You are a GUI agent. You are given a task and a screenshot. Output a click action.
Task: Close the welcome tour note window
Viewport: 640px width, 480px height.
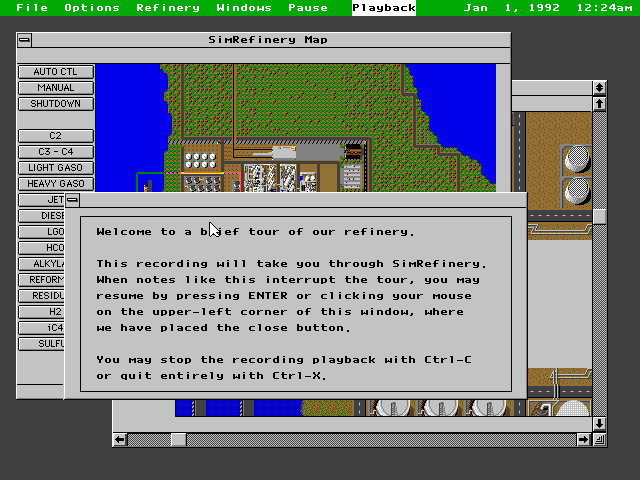(x=73, y=200)
